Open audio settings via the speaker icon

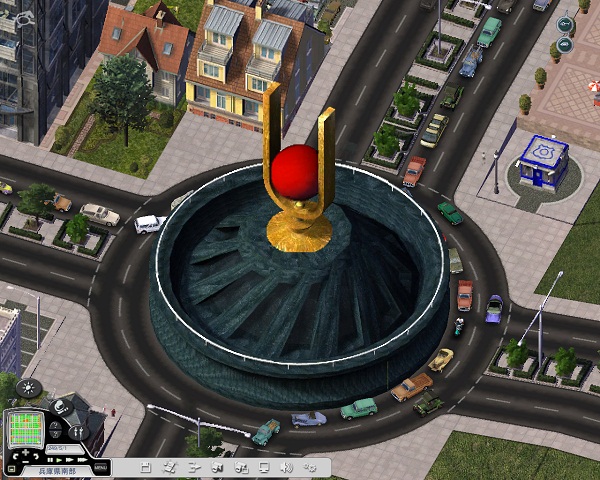pyautogui.click(x=286, y=467)
